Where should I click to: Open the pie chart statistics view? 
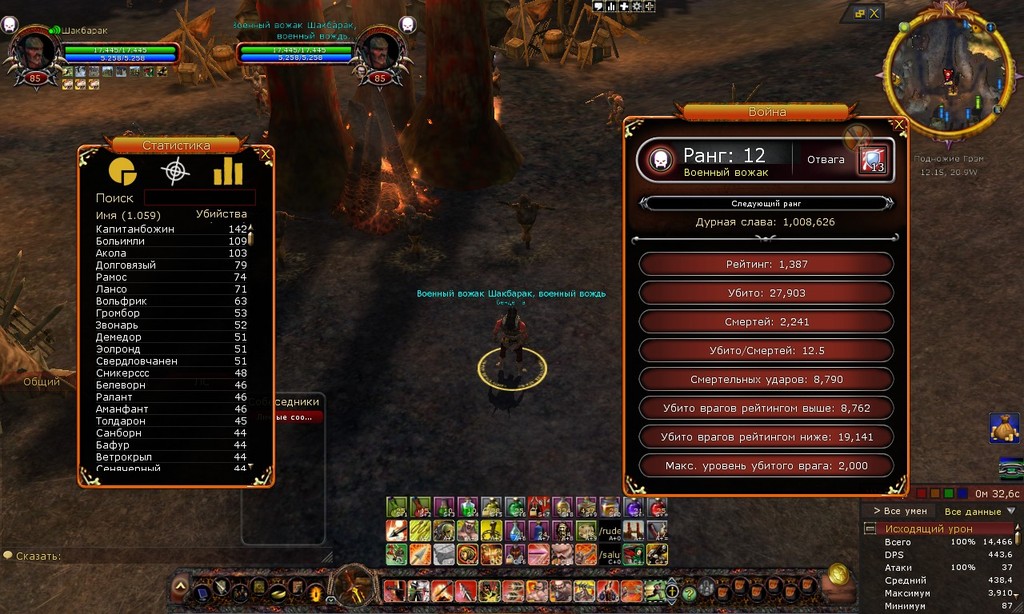click(x=122, y=171)
